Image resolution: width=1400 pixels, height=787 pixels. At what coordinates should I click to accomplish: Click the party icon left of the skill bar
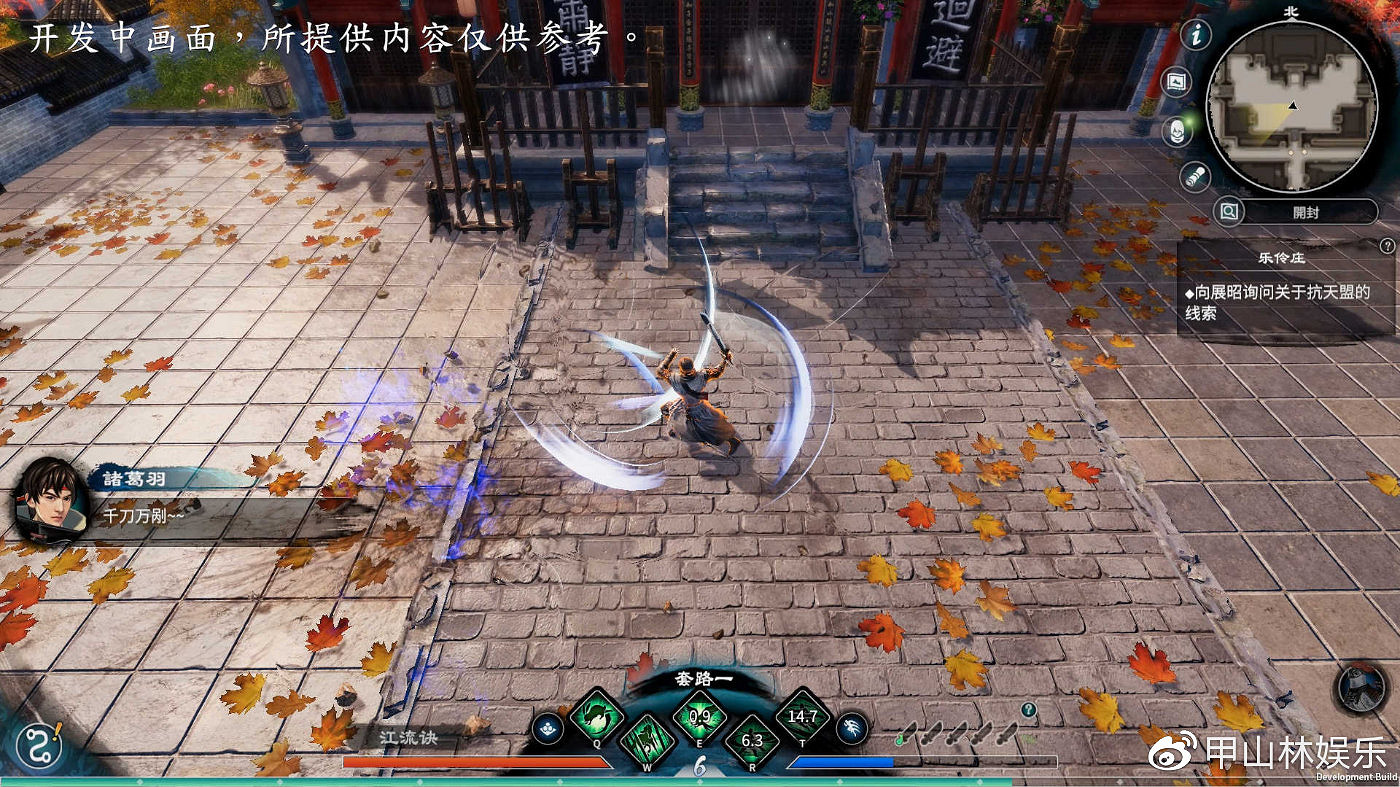pos(548,730)
